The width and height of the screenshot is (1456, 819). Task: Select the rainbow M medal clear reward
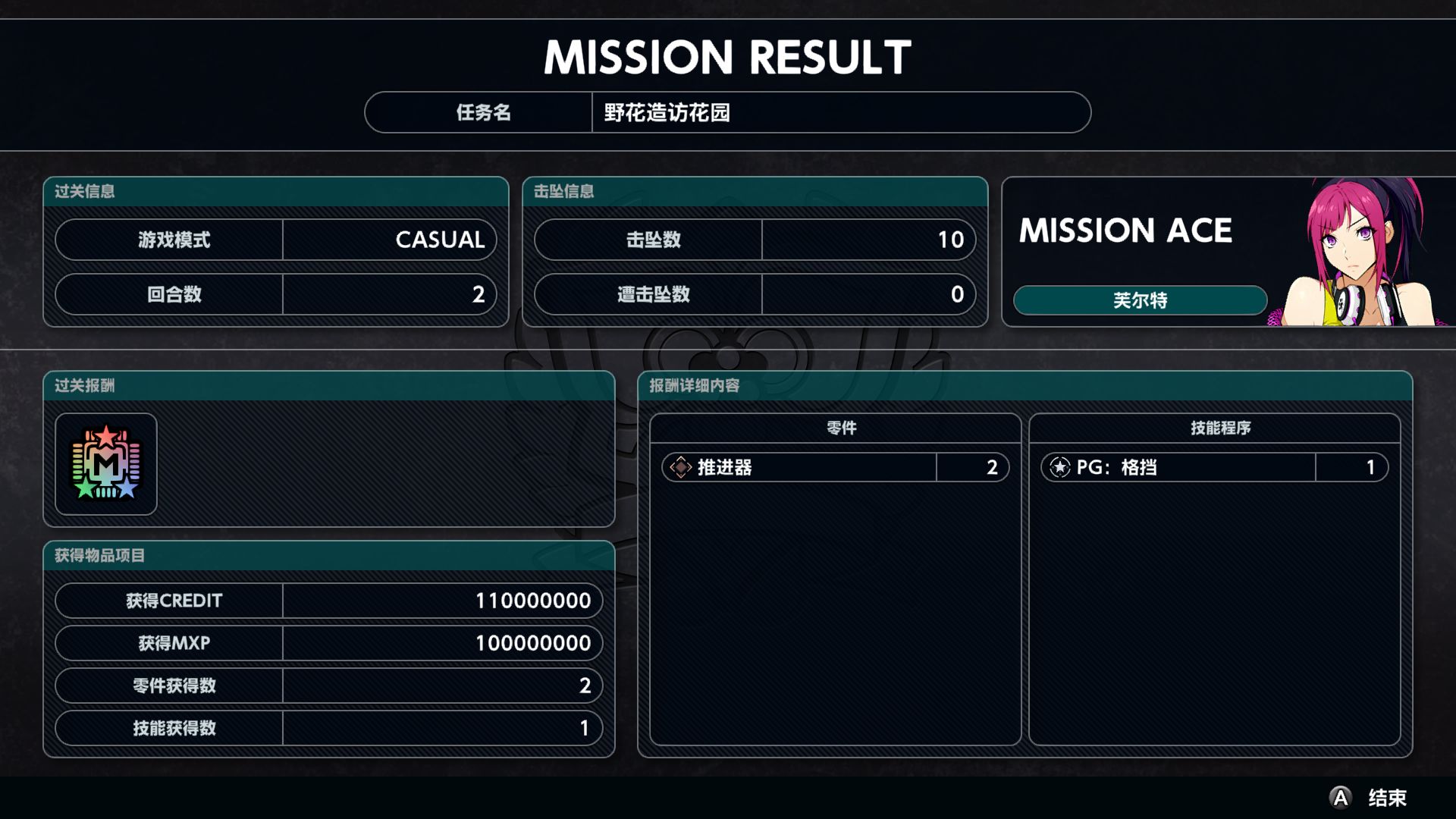pyautogui.click(x=106, y=464)
